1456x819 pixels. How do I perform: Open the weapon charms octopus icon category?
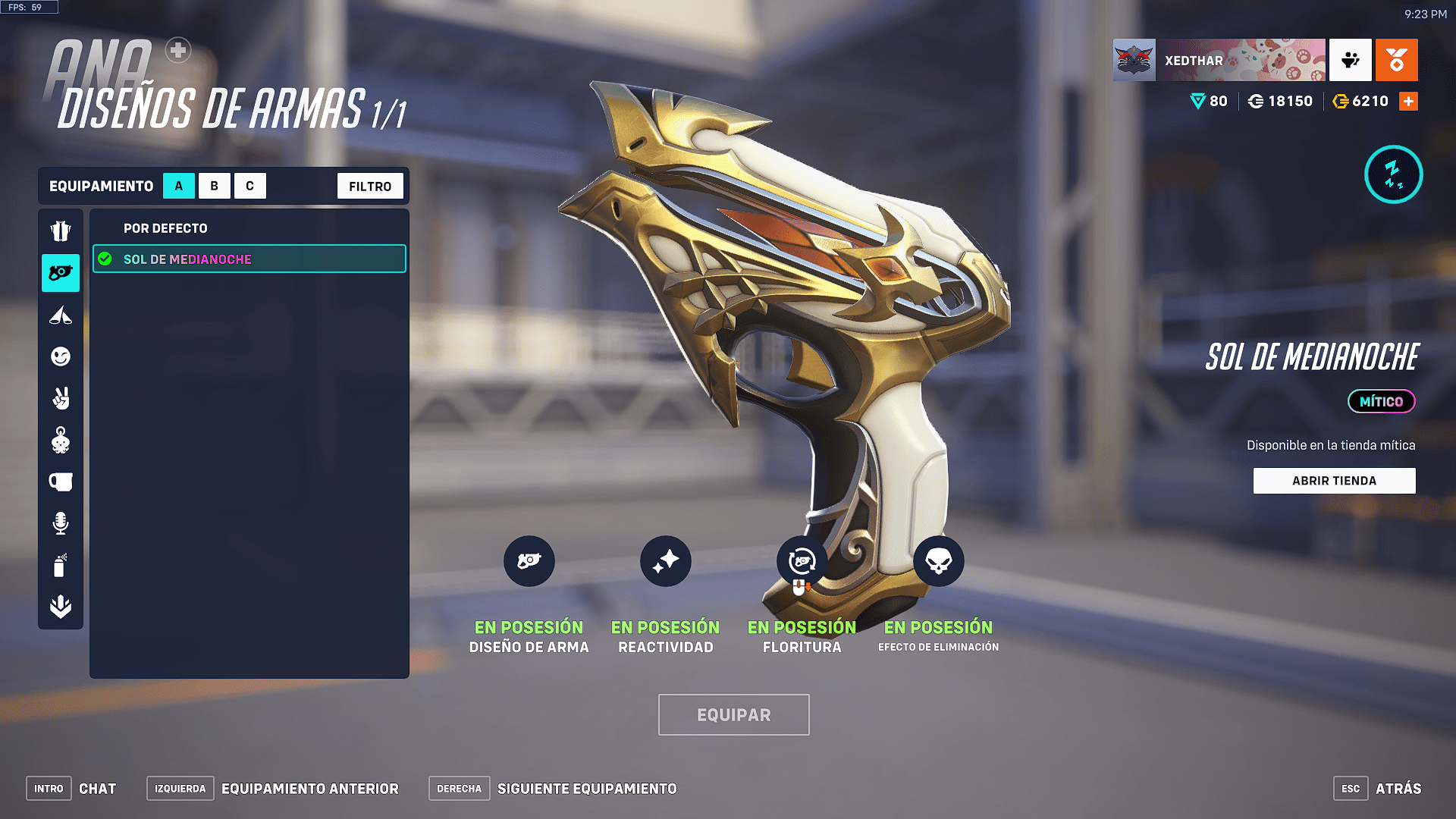click(x=61, y=440)
